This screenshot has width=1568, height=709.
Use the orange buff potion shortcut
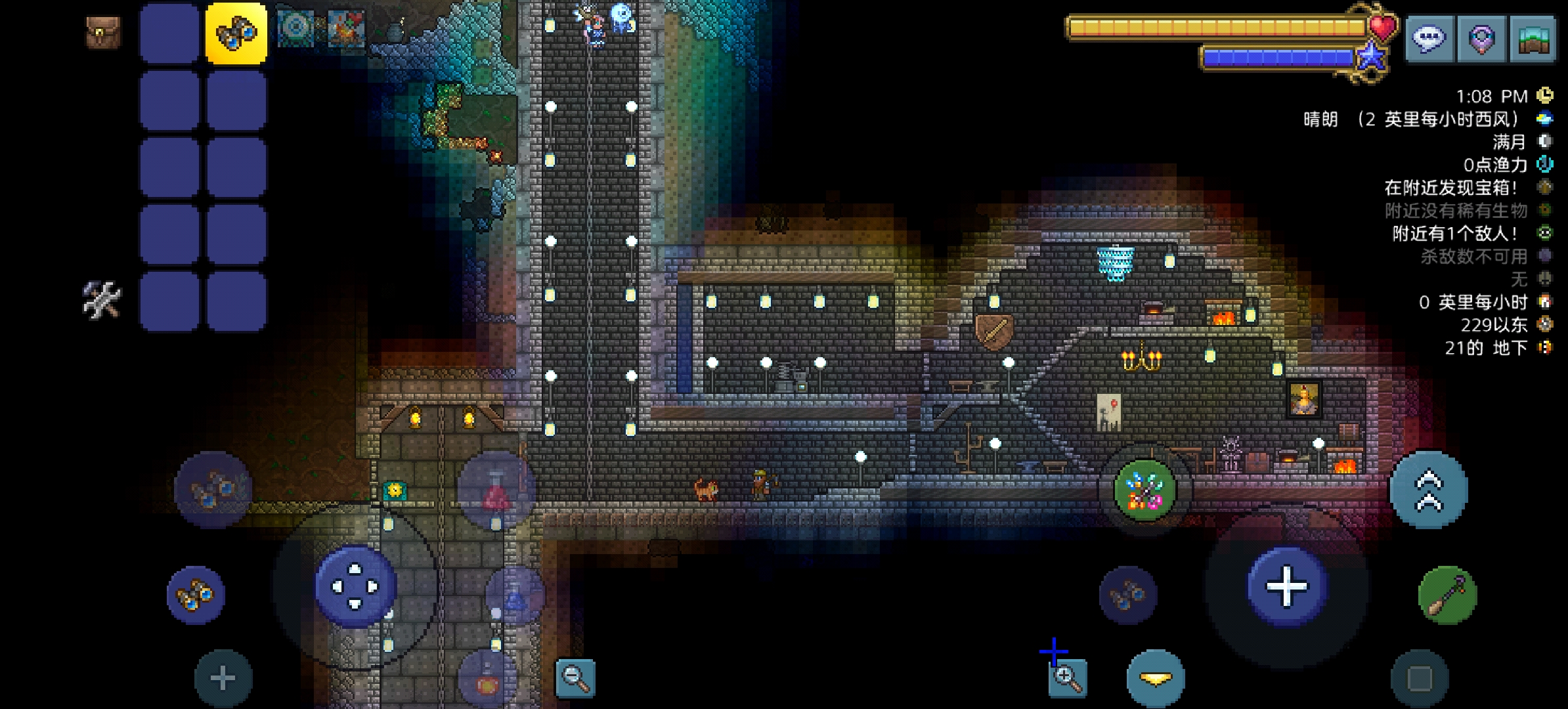[x=487, y=680]
